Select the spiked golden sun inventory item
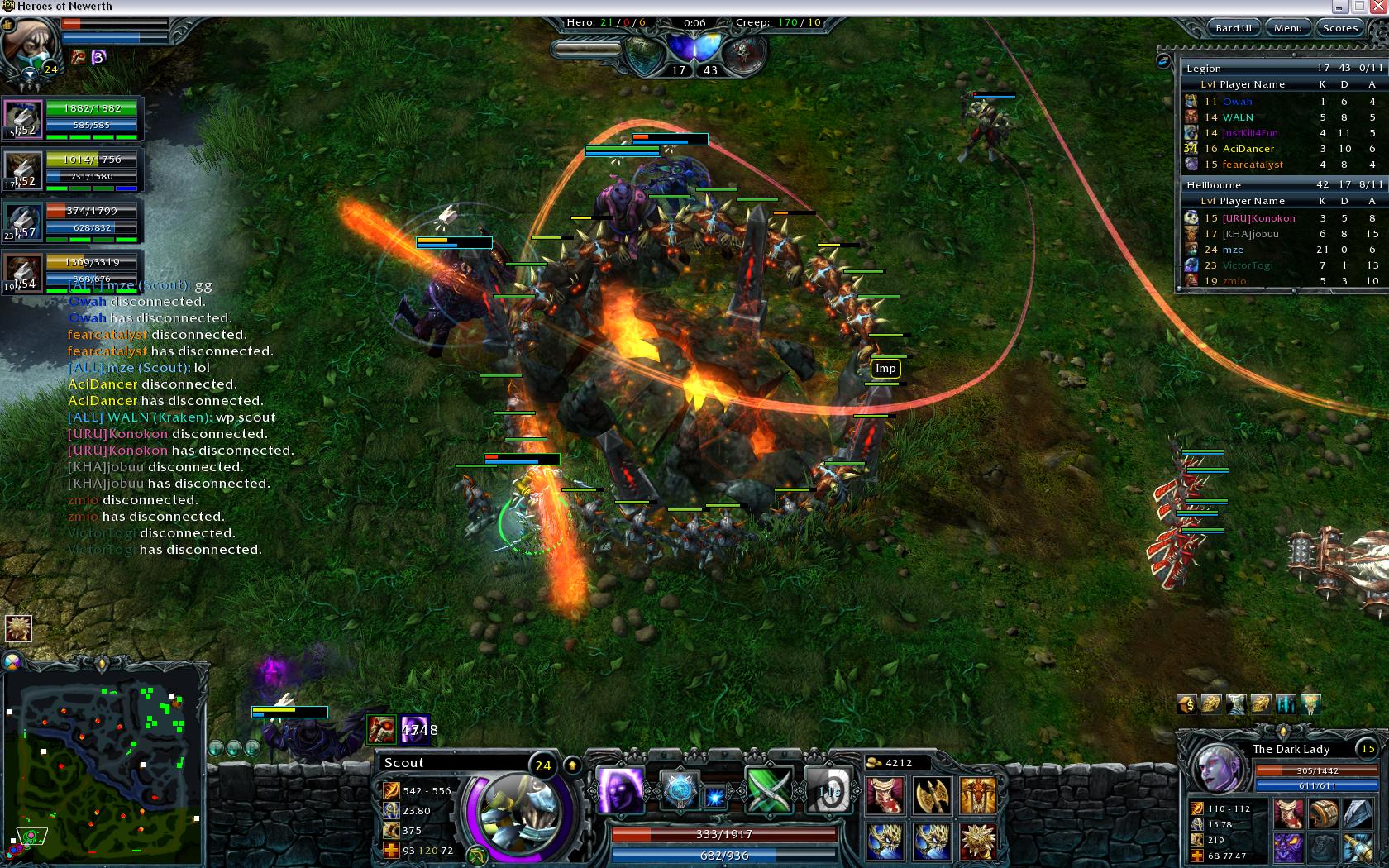Viewport: 1389px width, 868px height. tap(977, 841)
